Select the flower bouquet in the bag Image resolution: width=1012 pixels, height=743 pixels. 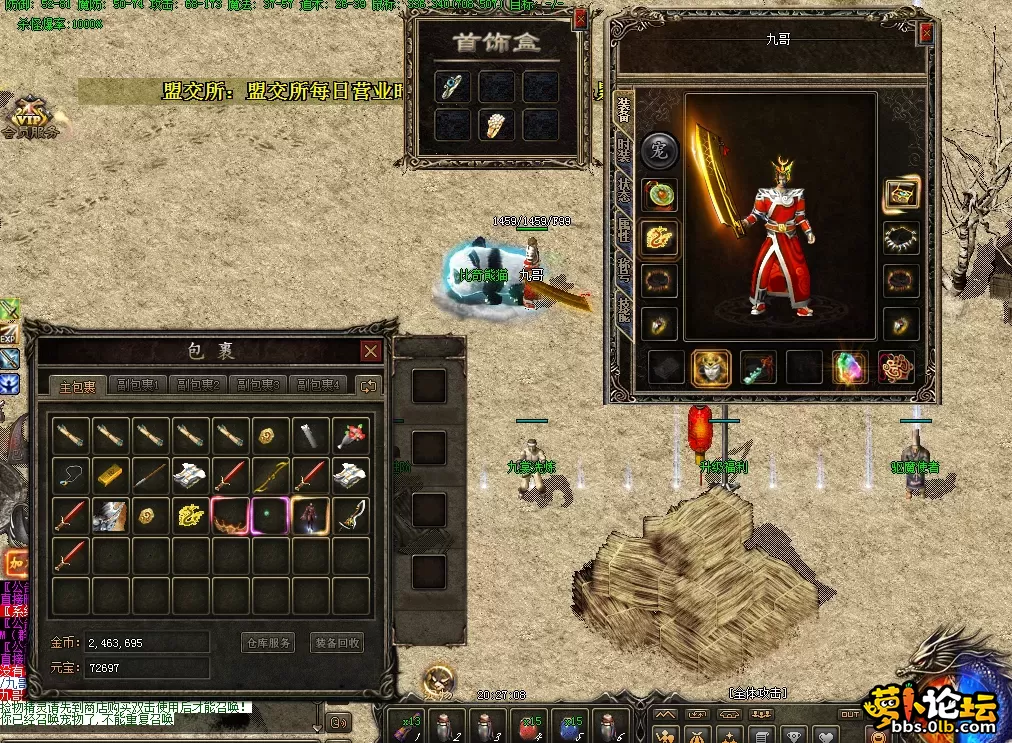point(351,434)
